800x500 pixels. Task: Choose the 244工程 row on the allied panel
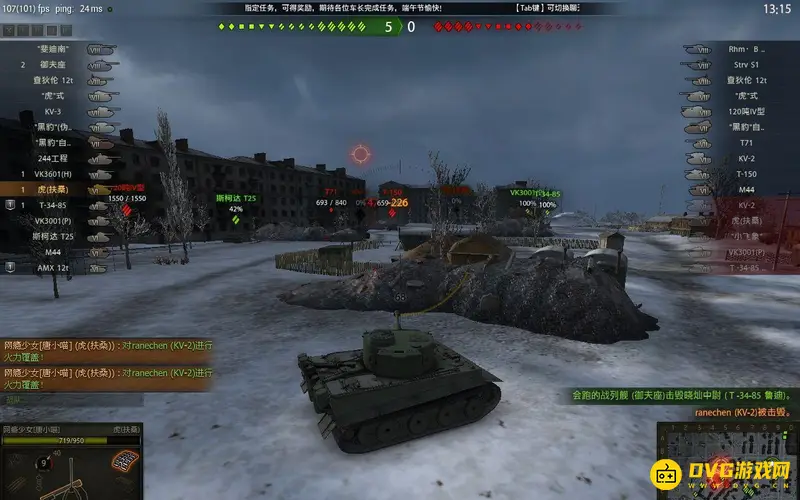pyautogui.click(x=54, y=158)
